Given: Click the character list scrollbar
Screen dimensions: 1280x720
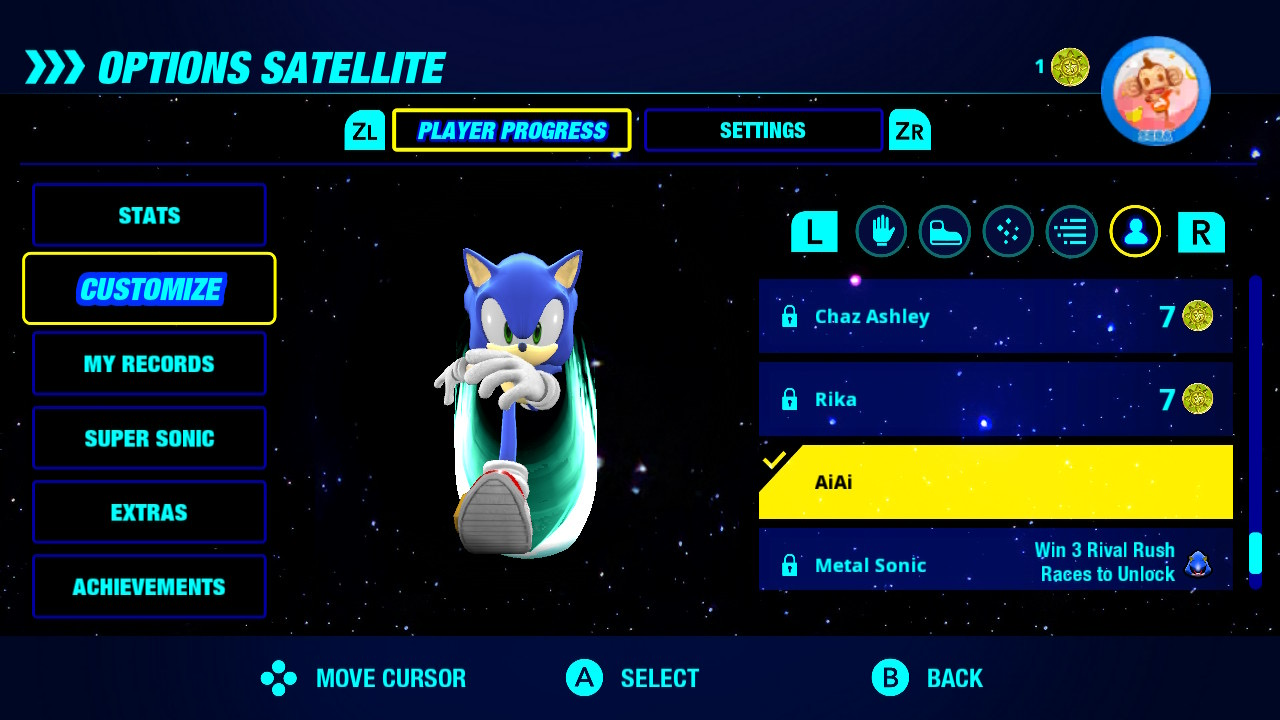Looking at the screenshot, I should (x=1255, y=430).
